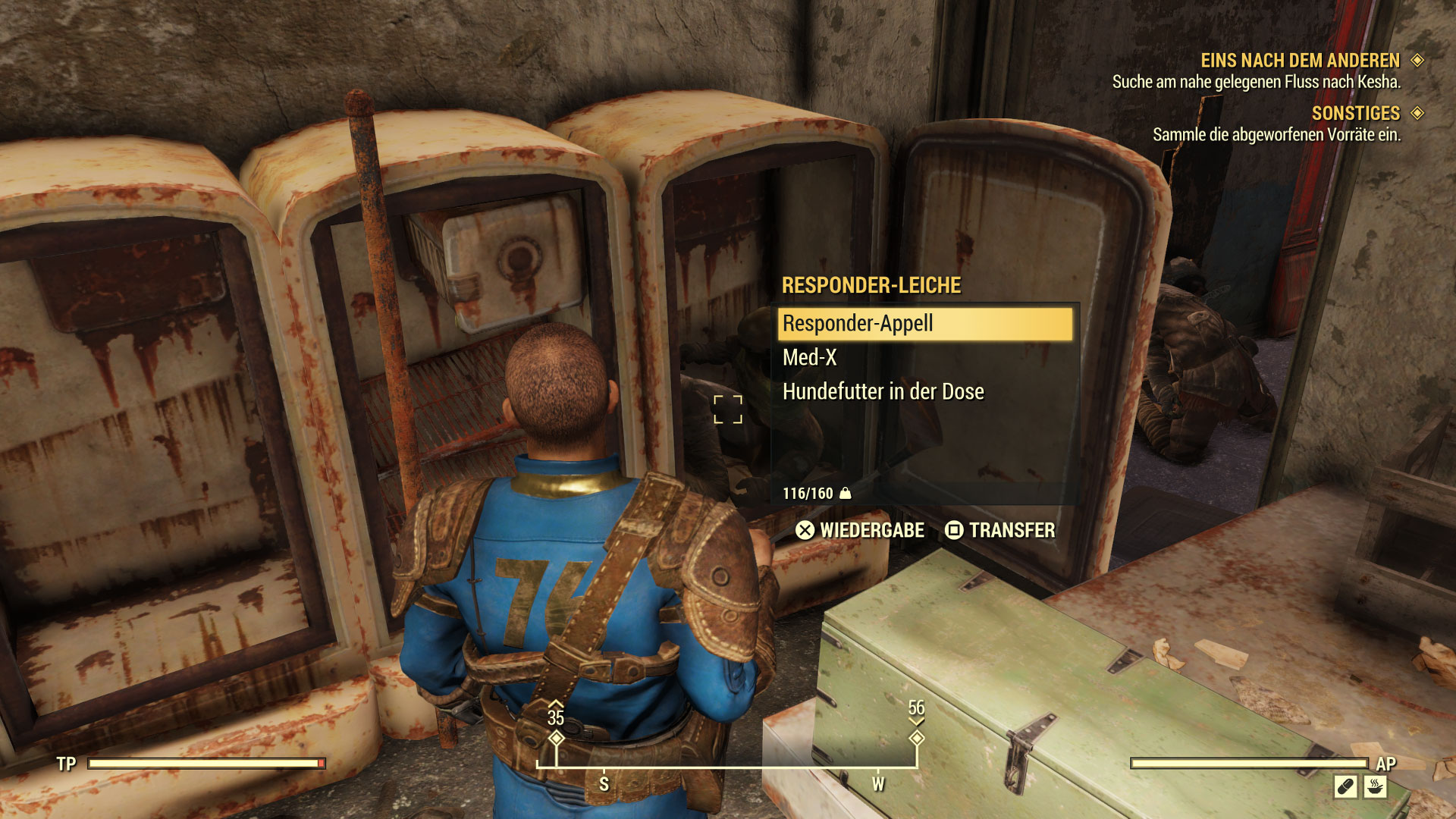The width and height of the screenshot is (1456, 819).
Task: Take Hundefutter in der Dose
Action: (x=883, y=391)
